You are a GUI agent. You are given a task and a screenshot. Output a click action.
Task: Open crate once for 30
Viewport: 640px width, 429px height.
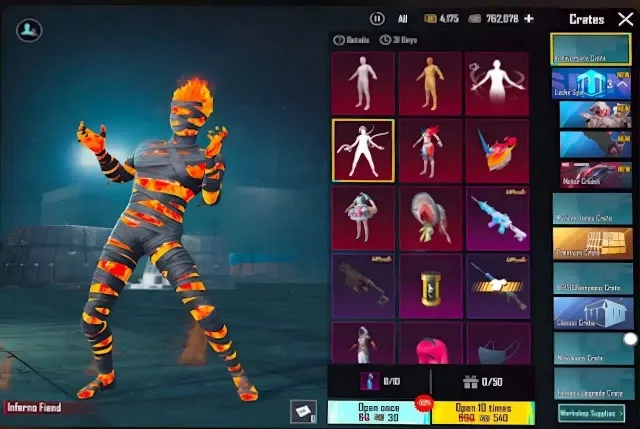coord(376,410)
